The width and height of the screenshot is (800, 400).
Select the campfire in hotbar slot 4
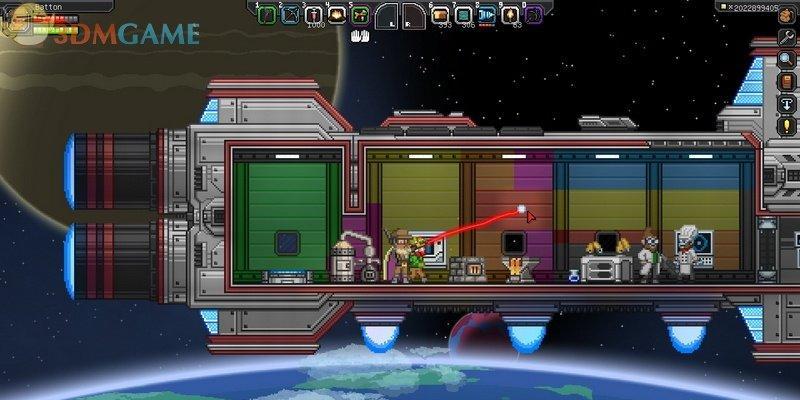(x=338, y=14)
